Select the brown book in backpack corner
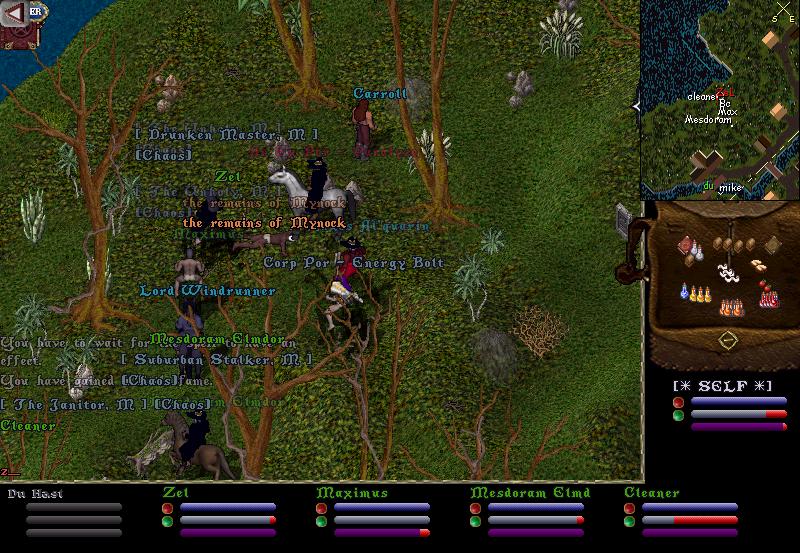Viewport: 800px width, 553px height. point(772,245)
